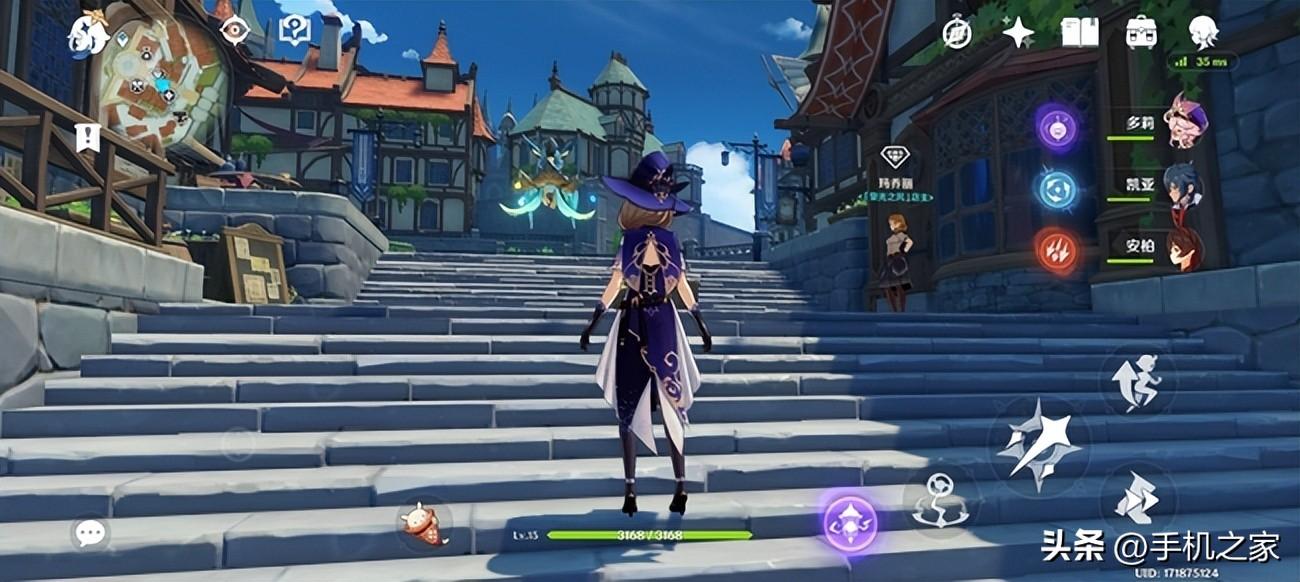Open the compass events icon
Viewport: 1300px width, 582px height.
click(957, 32)
